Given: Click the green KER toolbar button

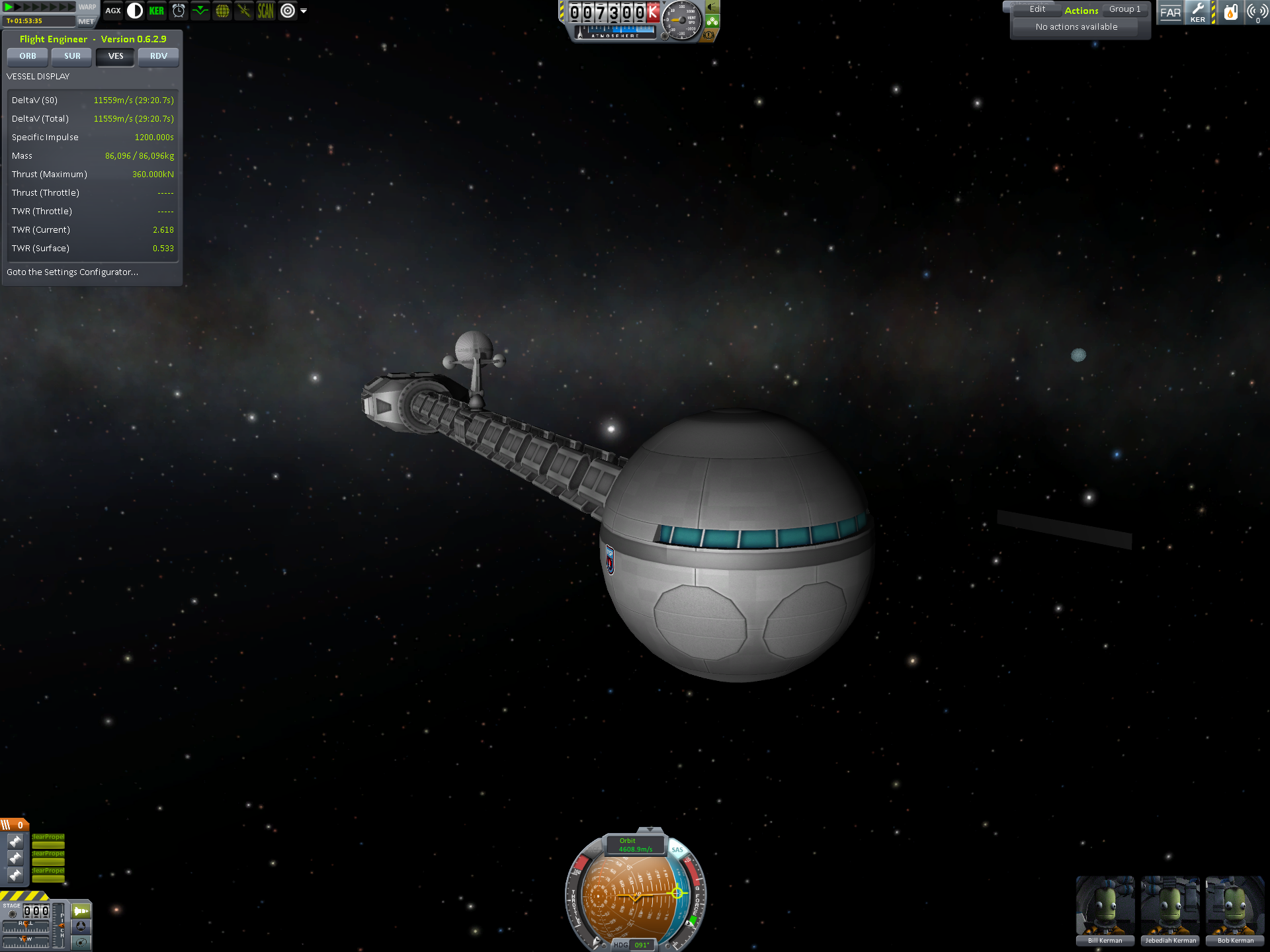Looking at the screenshot, I should [157, 11].
